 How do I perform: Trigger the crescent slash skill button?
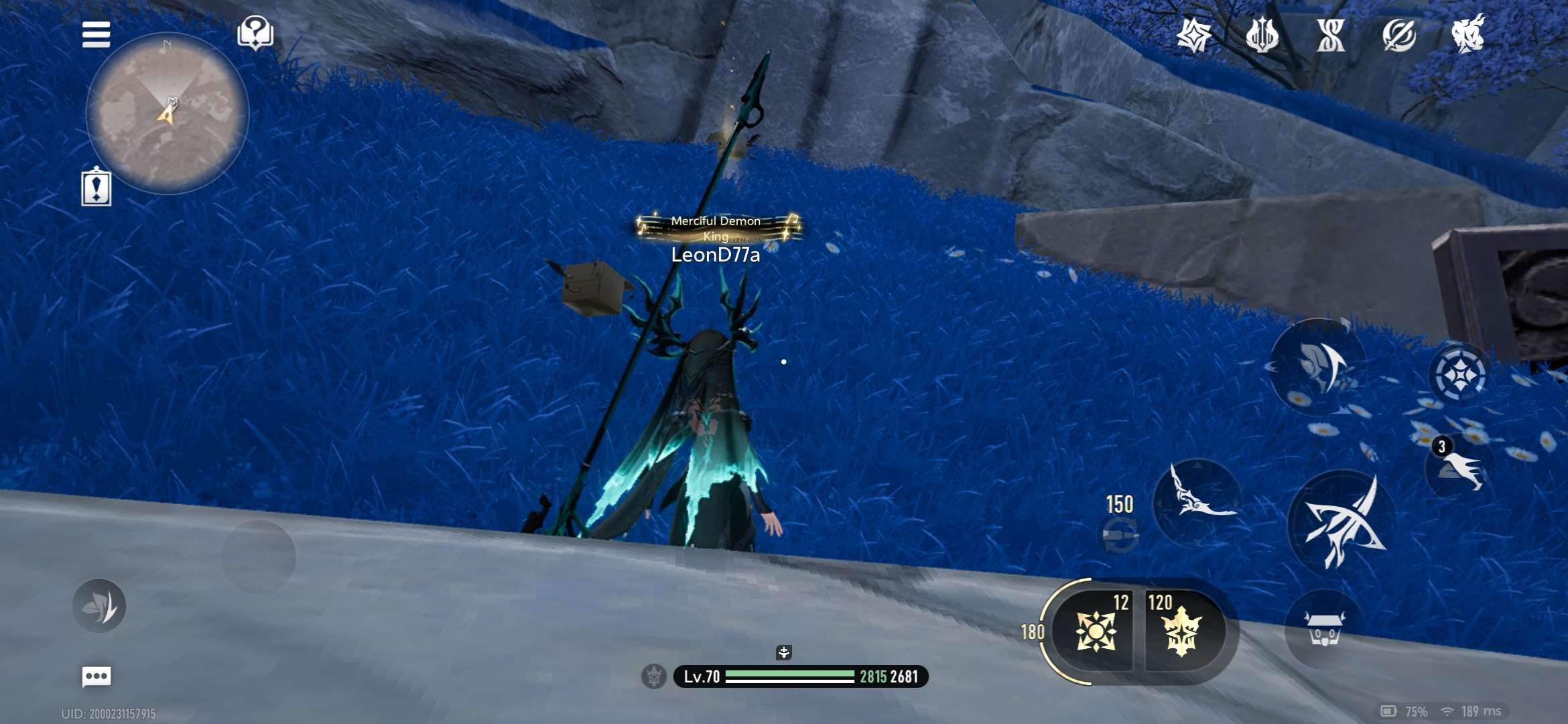pos(1318,365)
